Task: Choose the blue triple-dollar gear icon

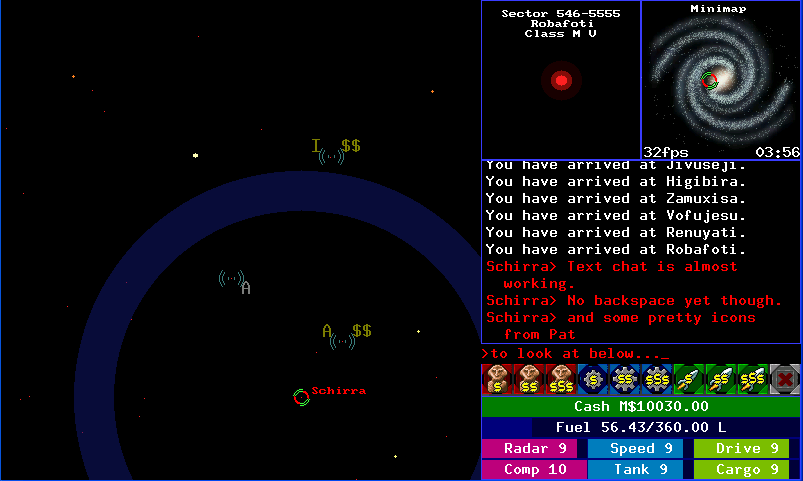Action: pyautogui.click(x=657, y=379)
